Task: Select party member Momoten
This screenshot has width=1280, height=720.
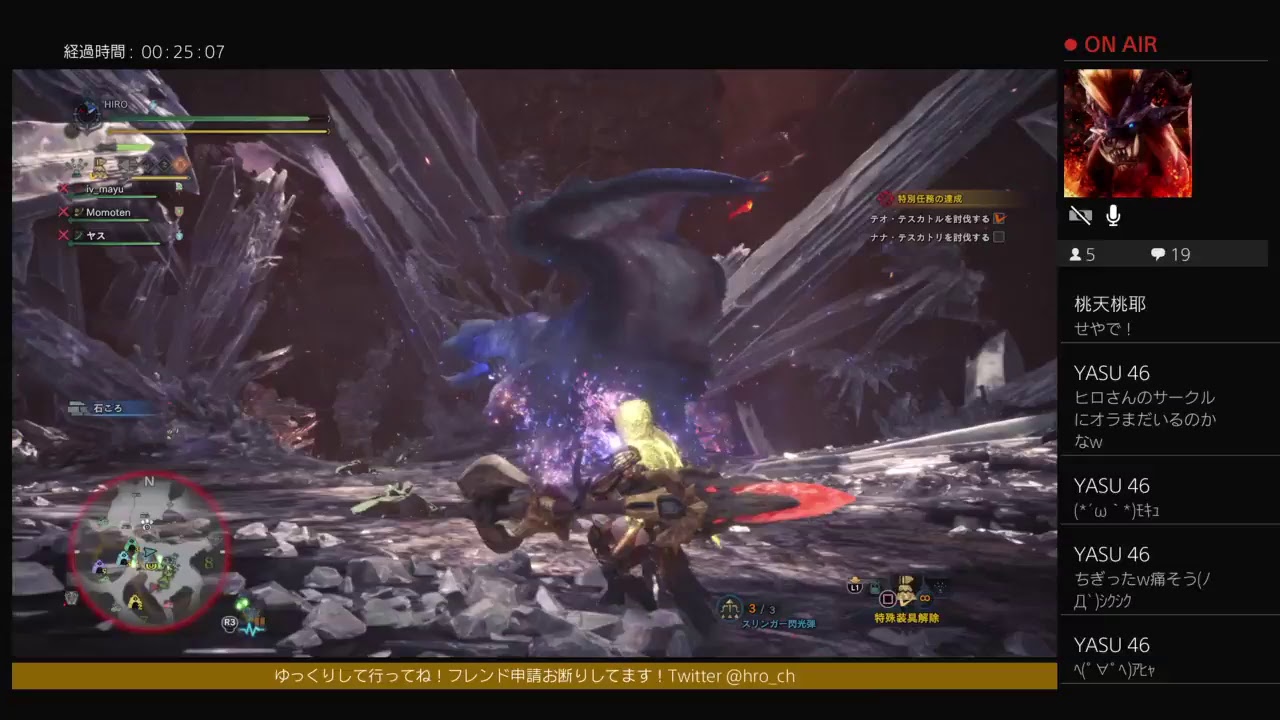Action: pyautogui.click(x=108, y=212)
